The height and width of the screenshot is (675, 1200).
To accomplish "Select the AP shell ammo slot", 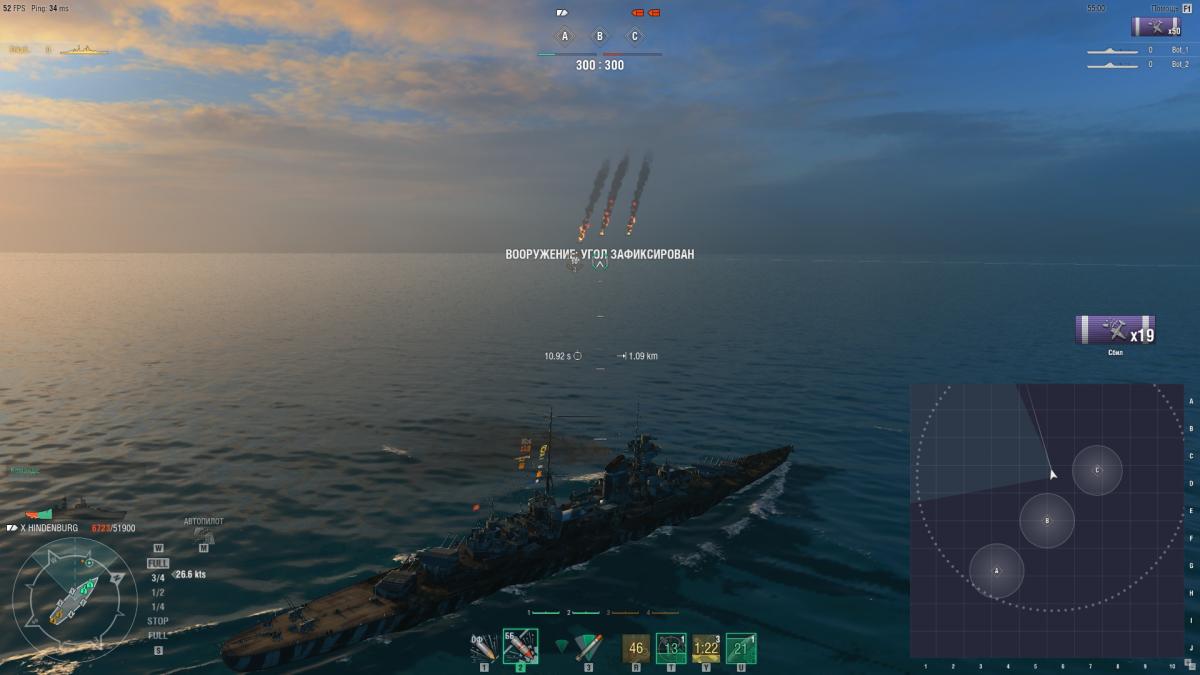I will (520, 648).
